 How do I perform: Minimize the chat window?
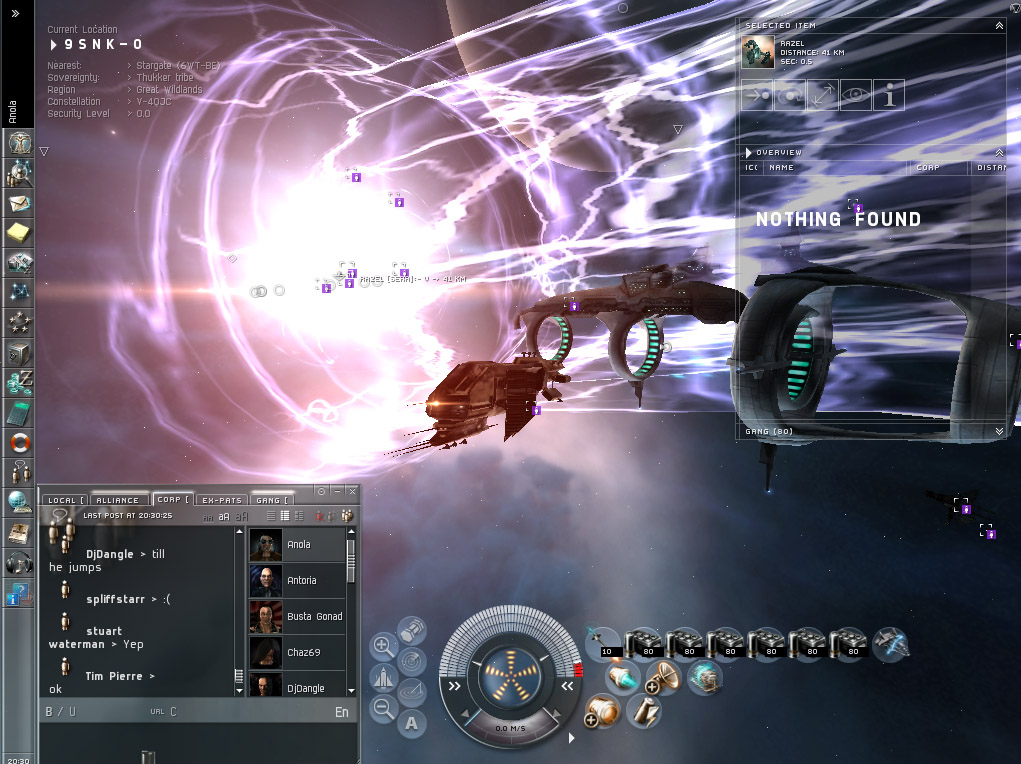click(x=336, y=491)
